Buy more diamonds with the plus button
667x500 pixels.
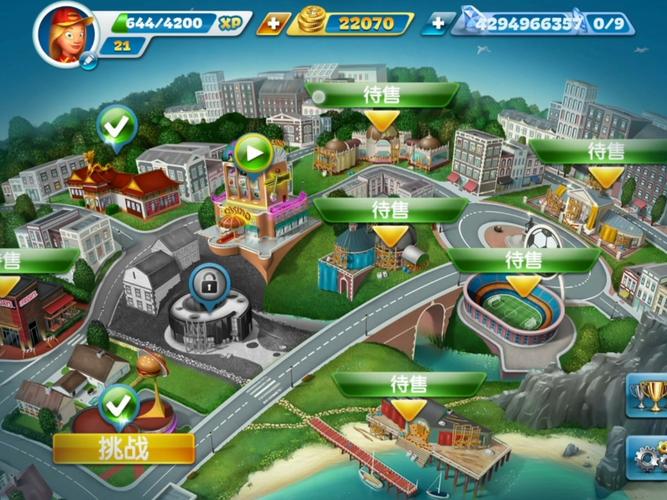pos(437,23)
